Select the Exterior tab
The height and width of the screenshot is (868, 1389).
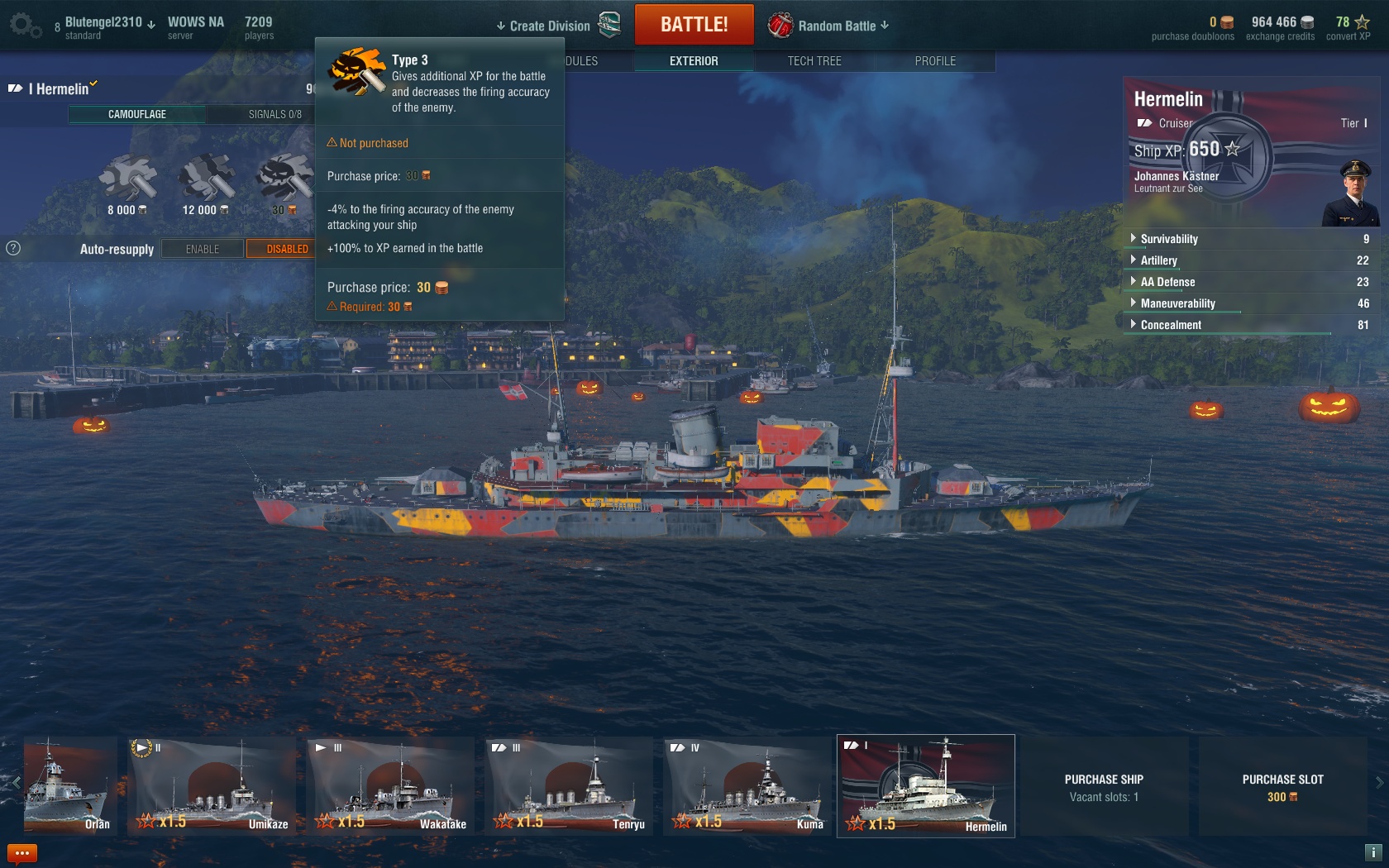694,61
